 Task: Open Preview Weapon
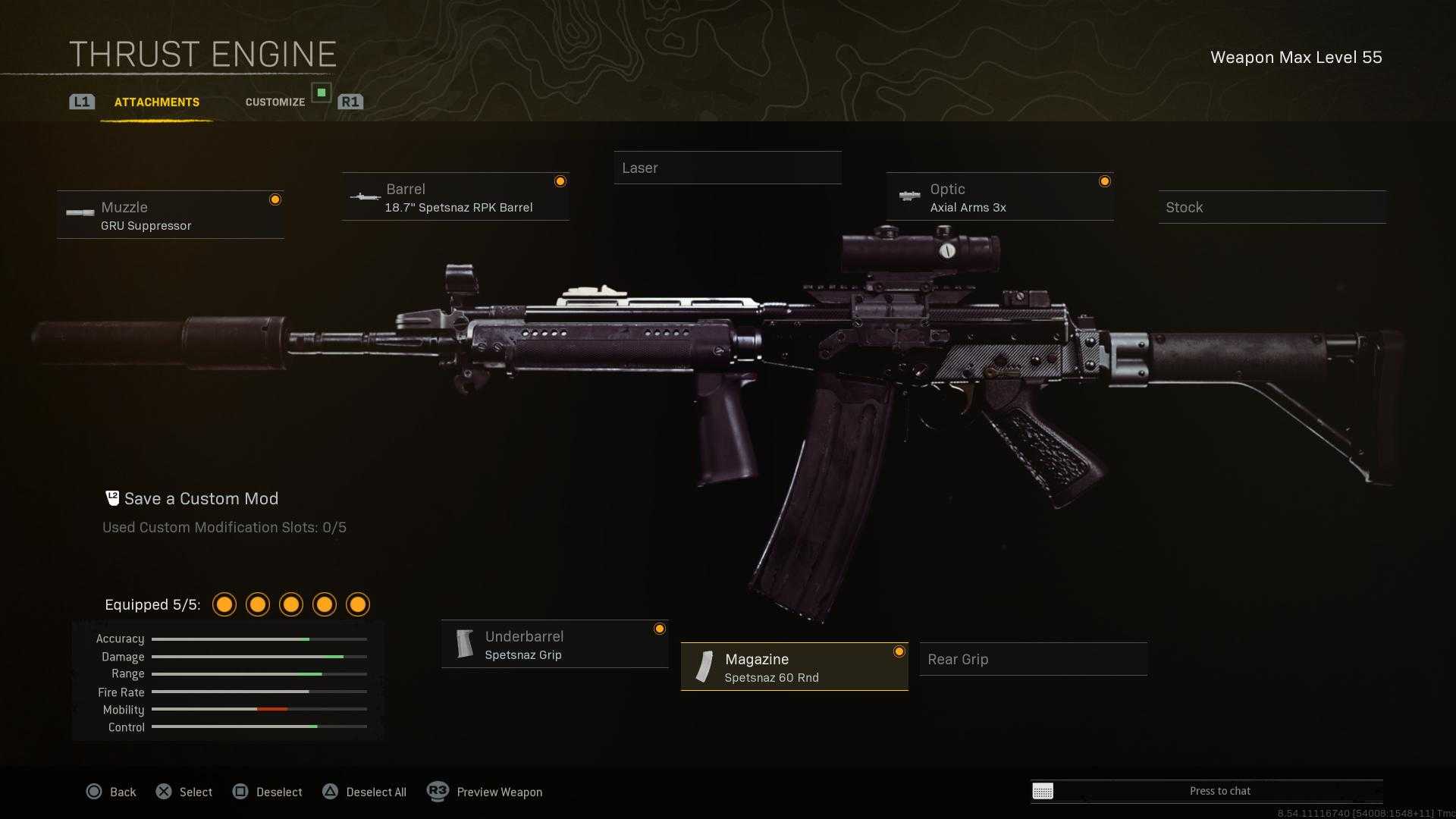tap(485, 792)
